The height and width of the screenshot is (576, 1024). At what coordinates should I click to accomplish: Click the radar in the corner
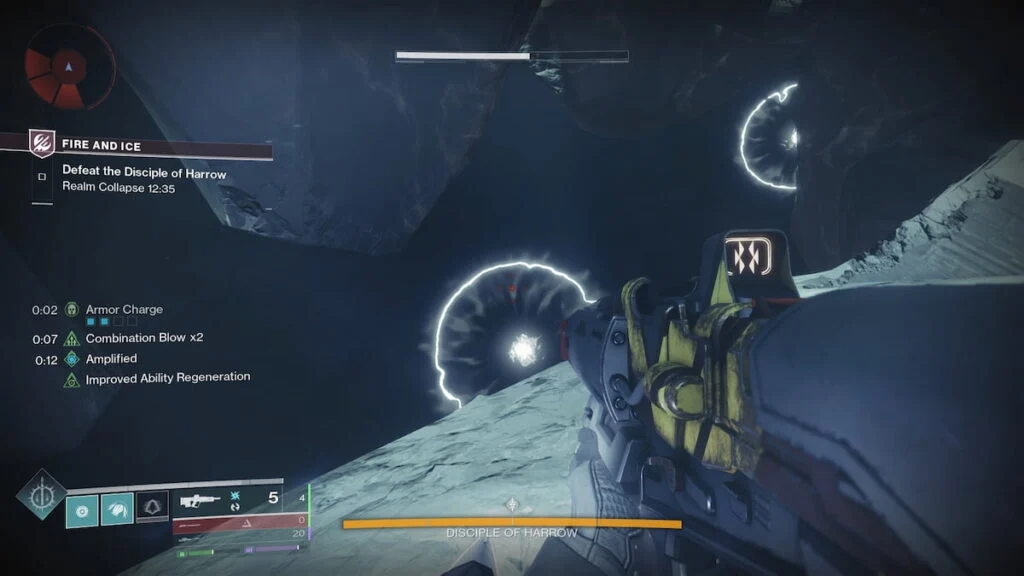click(67, 69)
